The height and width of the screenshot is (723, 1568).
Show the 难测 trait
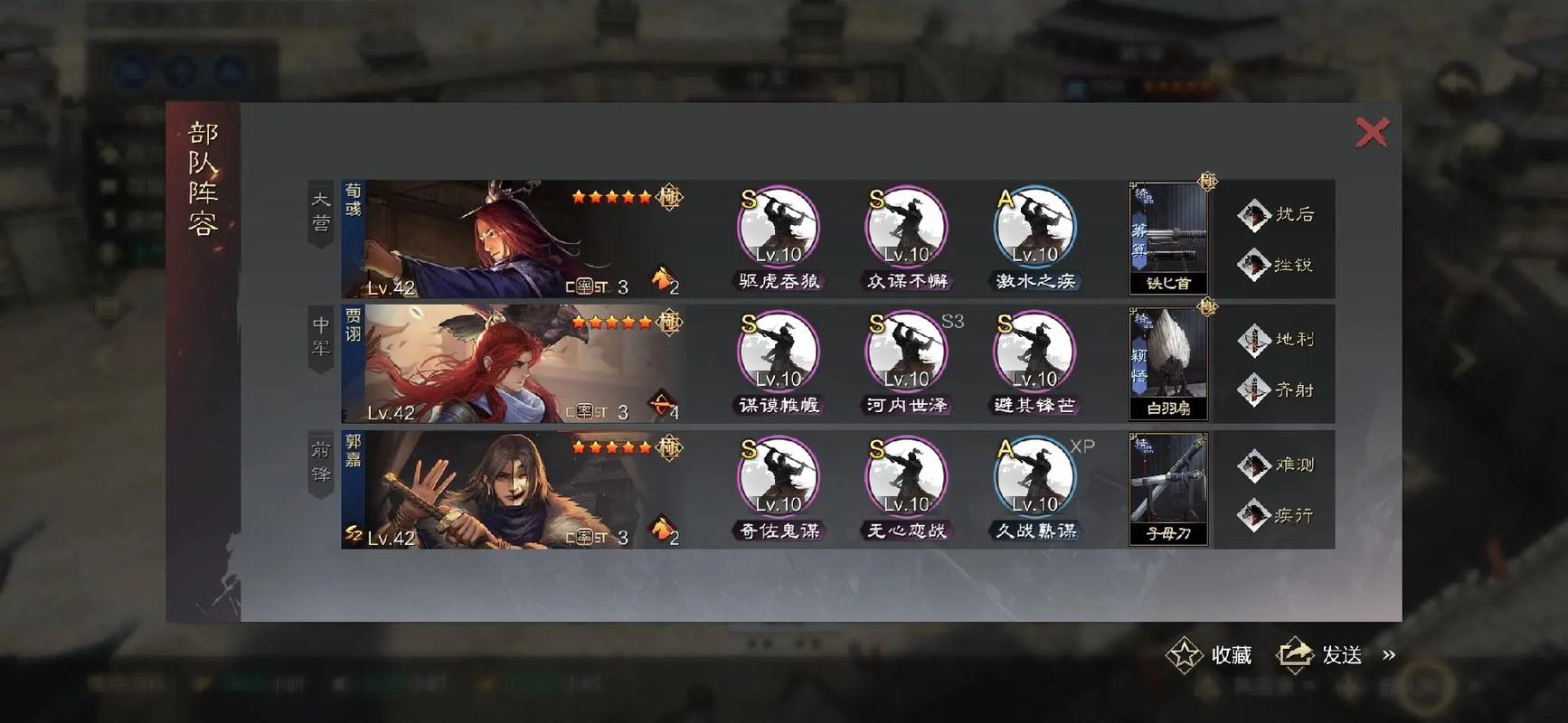(x=1277, y=465)
